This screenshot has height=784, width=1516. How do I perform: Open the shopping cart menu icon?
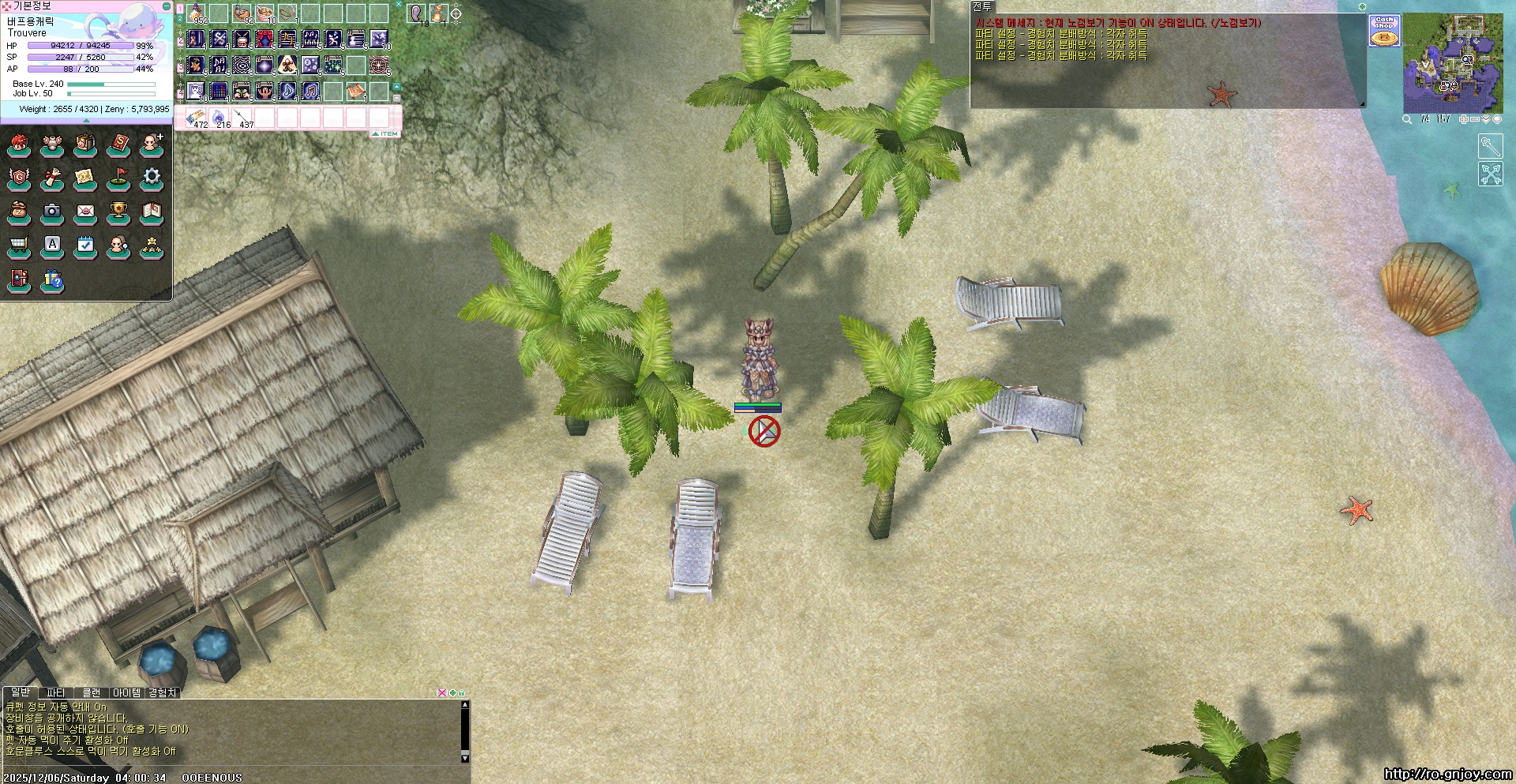pyautogui.click(x=19, y=245)
